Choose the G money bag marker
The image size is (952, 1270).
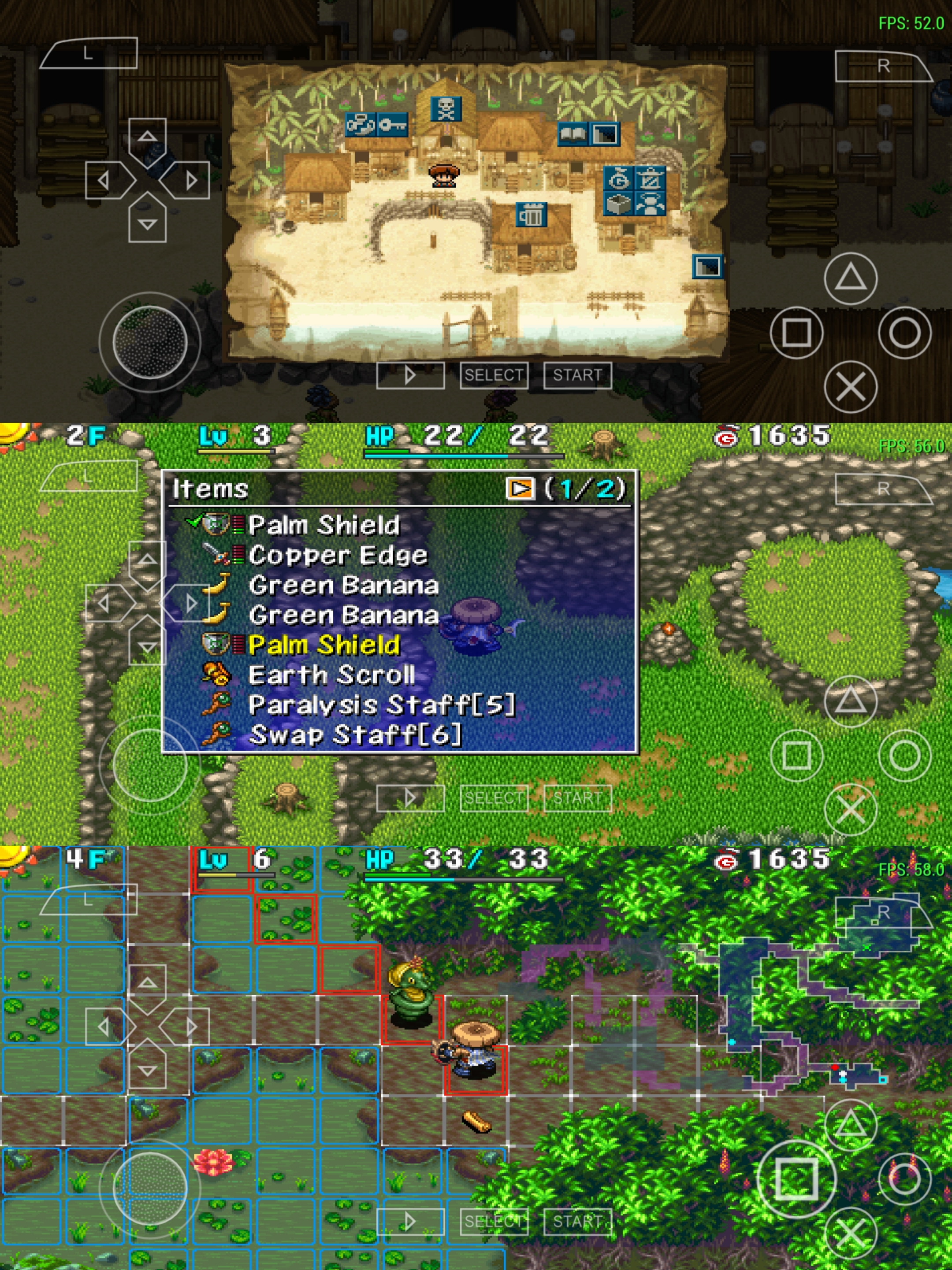pyautogui.click(x=619, y=180)
